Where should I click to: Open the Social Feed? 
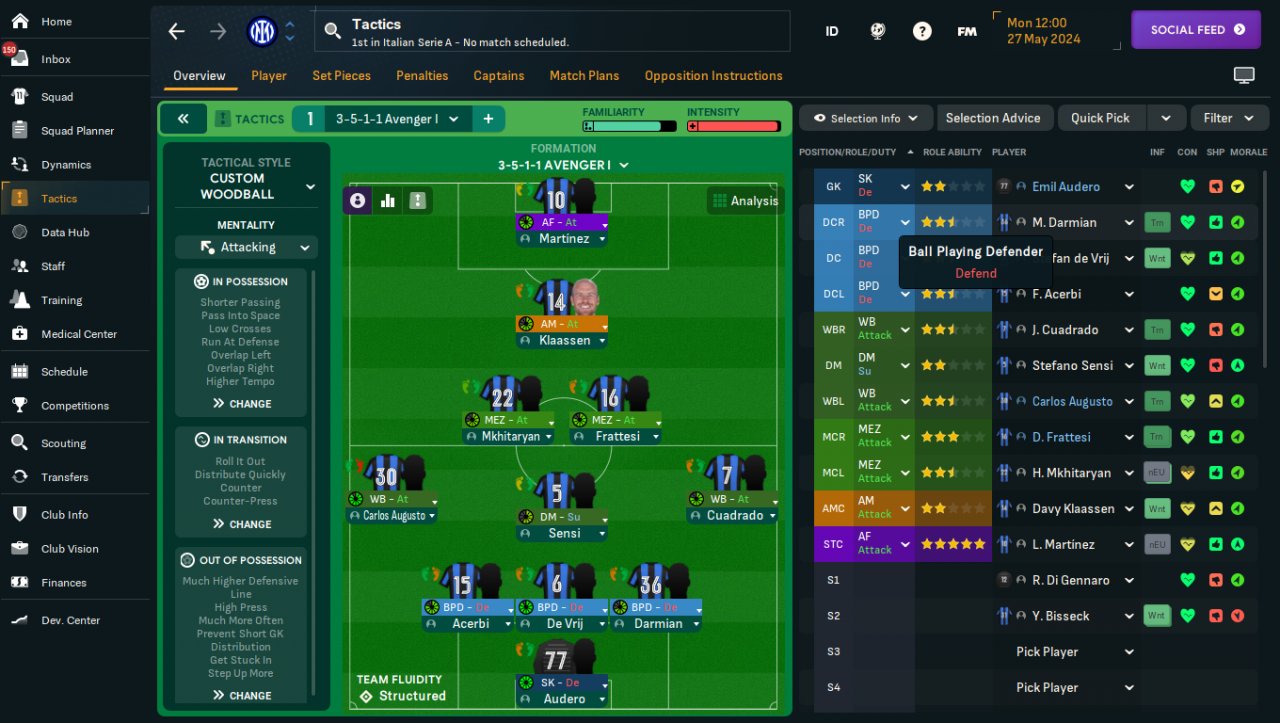click(1195, 30)
